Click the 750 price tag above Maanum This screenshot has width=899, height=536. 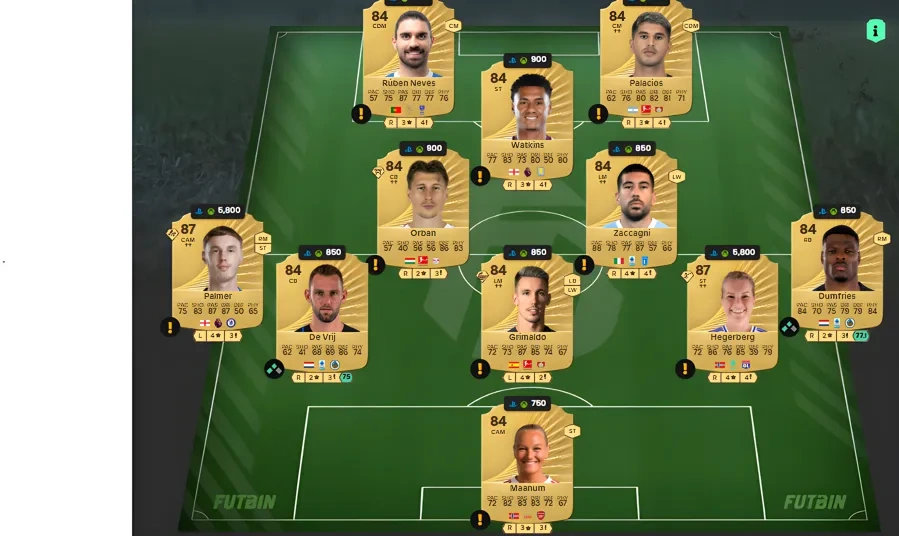pyautogui.click(x=527, y=404)
